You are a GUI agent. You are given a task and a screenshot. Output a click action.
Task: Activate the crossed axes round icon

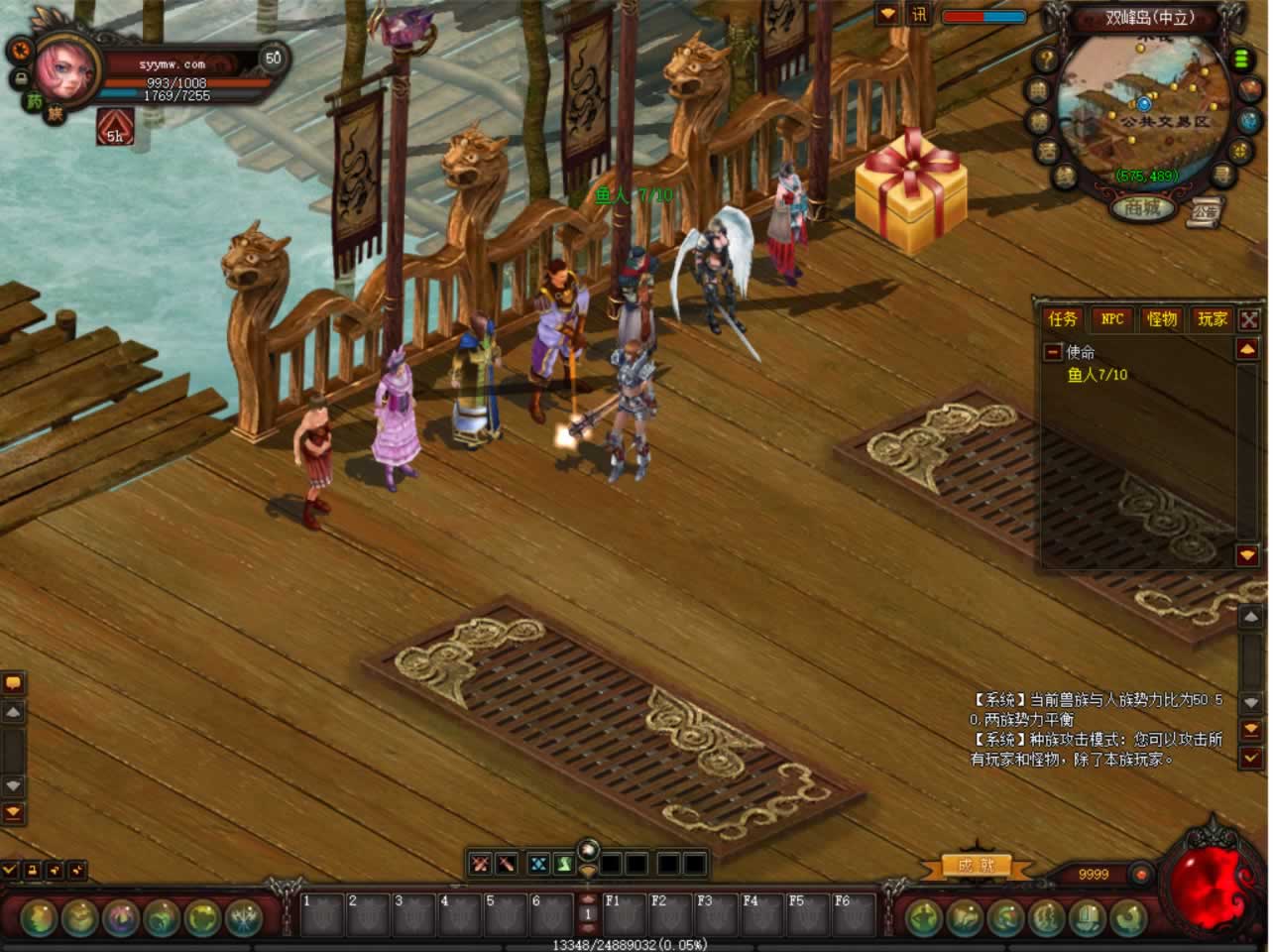(243, 917)
